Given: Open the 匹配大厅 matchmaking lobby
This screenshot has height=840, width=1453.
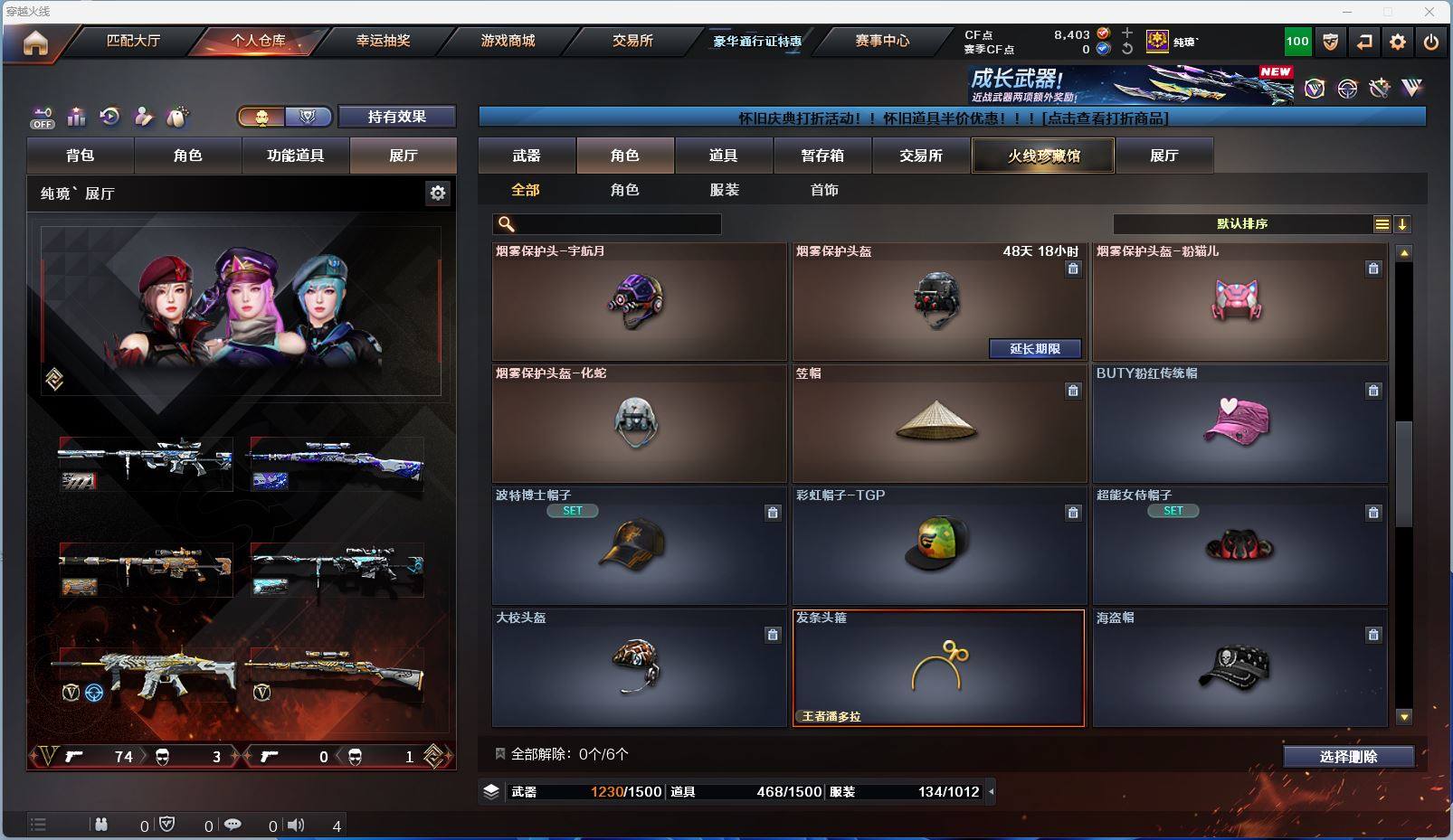Looking at the screenshot, I should coord(133,41).
